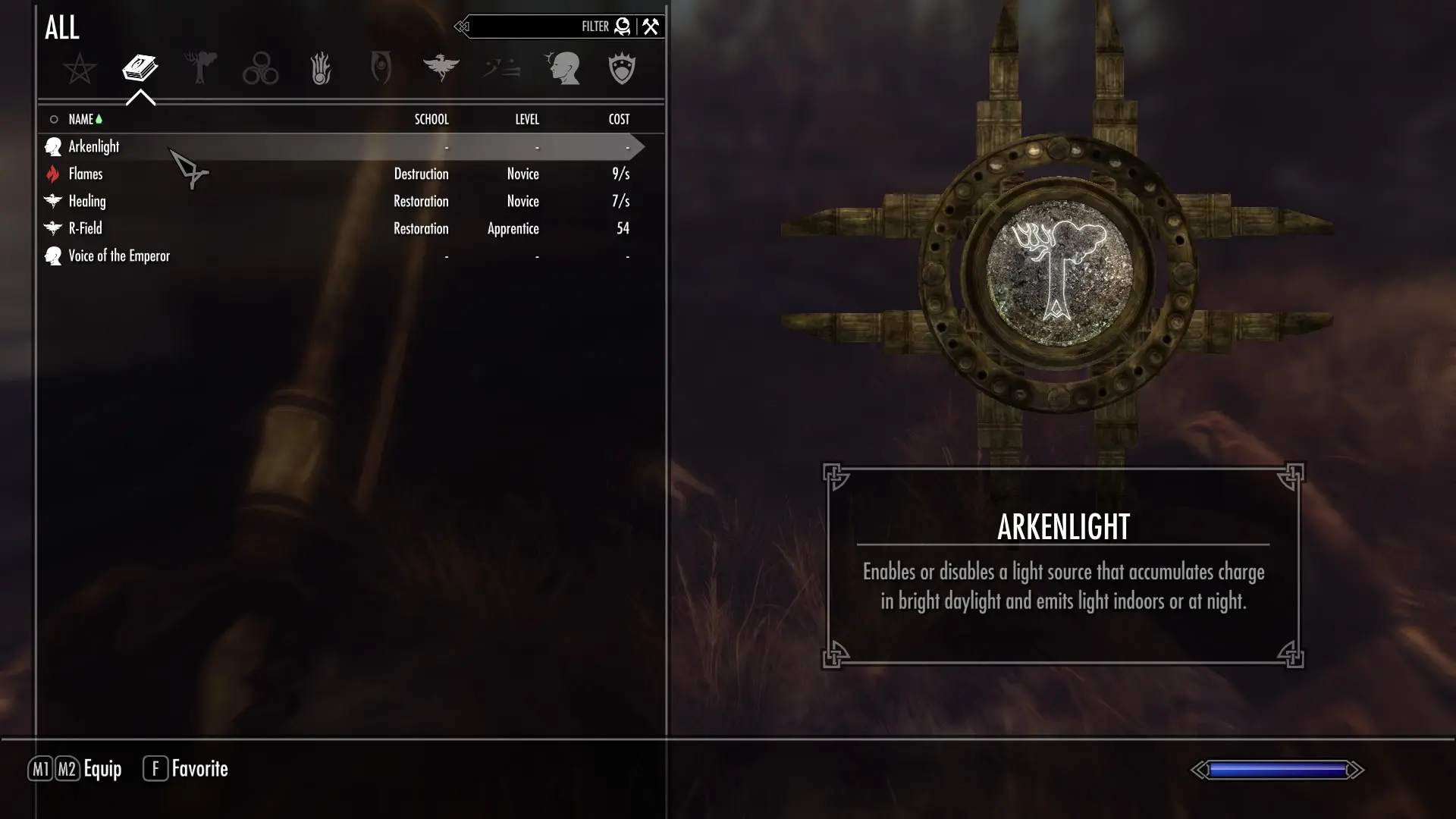Image resolution: width=1456 pixels, height=819 pixels.
Task: Show the Powers head-icon category
Action: point(562,69)
